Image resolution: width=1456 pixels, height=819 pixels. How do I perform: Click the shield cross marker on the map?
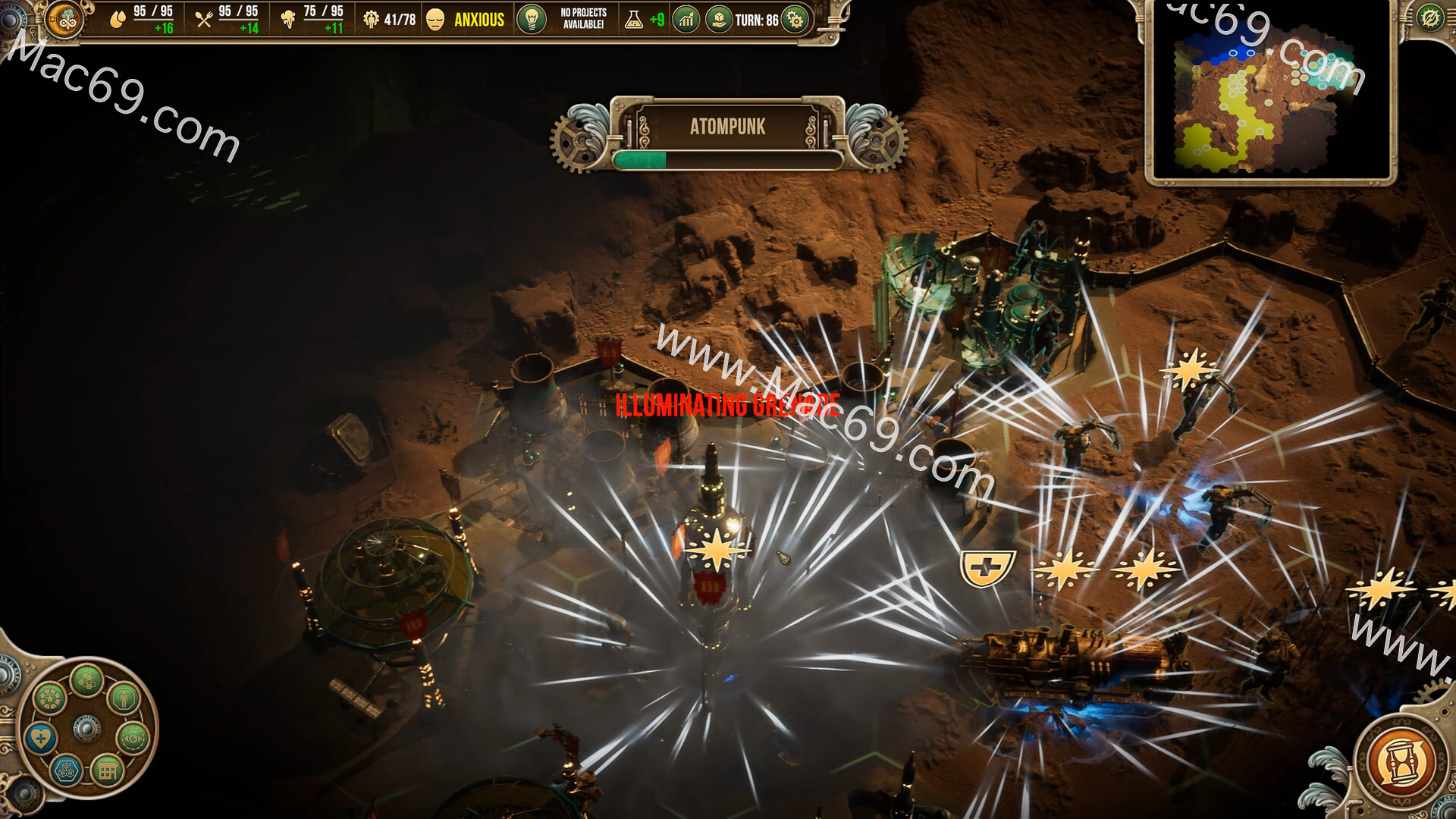(987, 567)
